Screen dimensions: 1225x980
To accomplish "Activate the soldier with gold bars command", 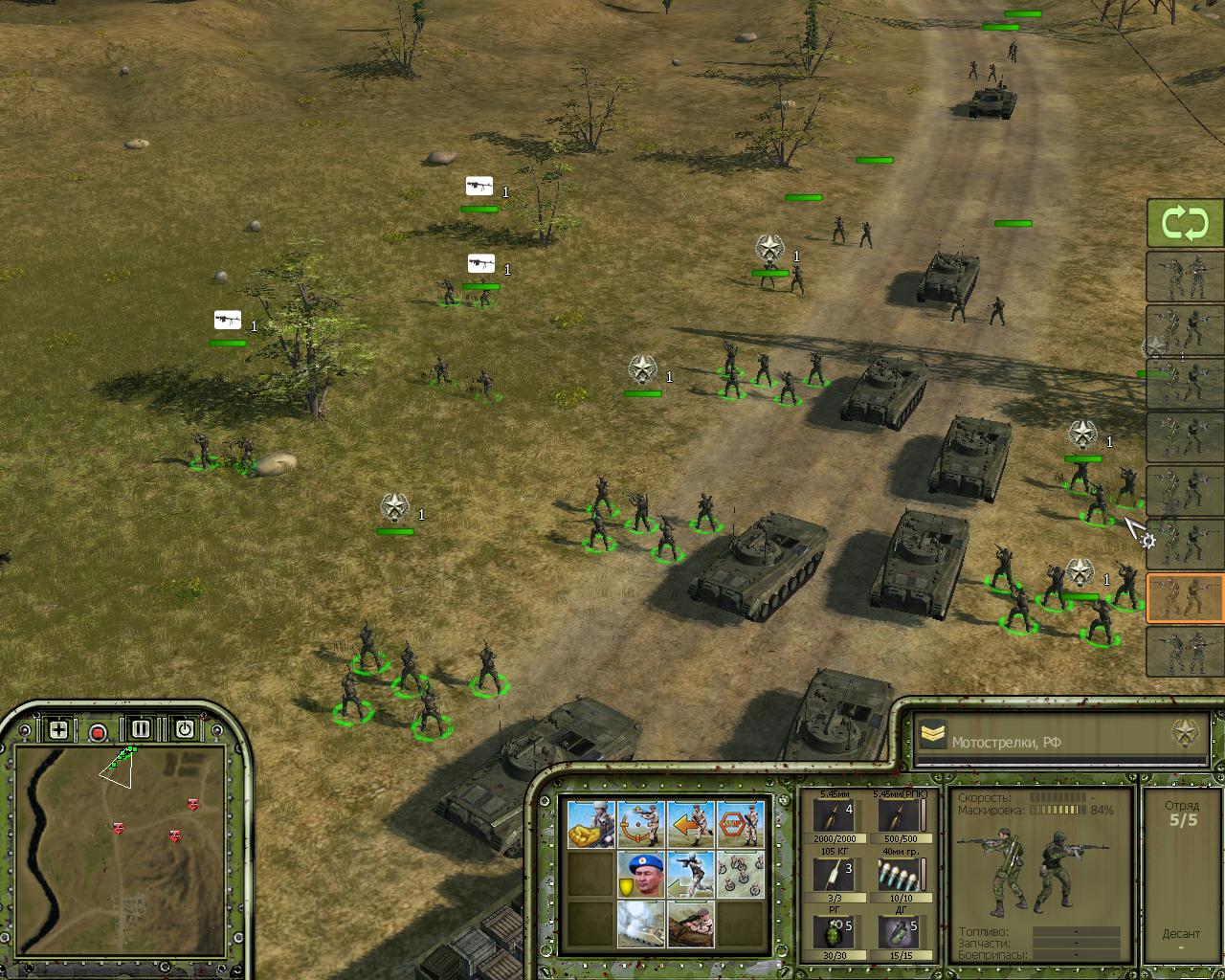I will (x=590, y=825).
